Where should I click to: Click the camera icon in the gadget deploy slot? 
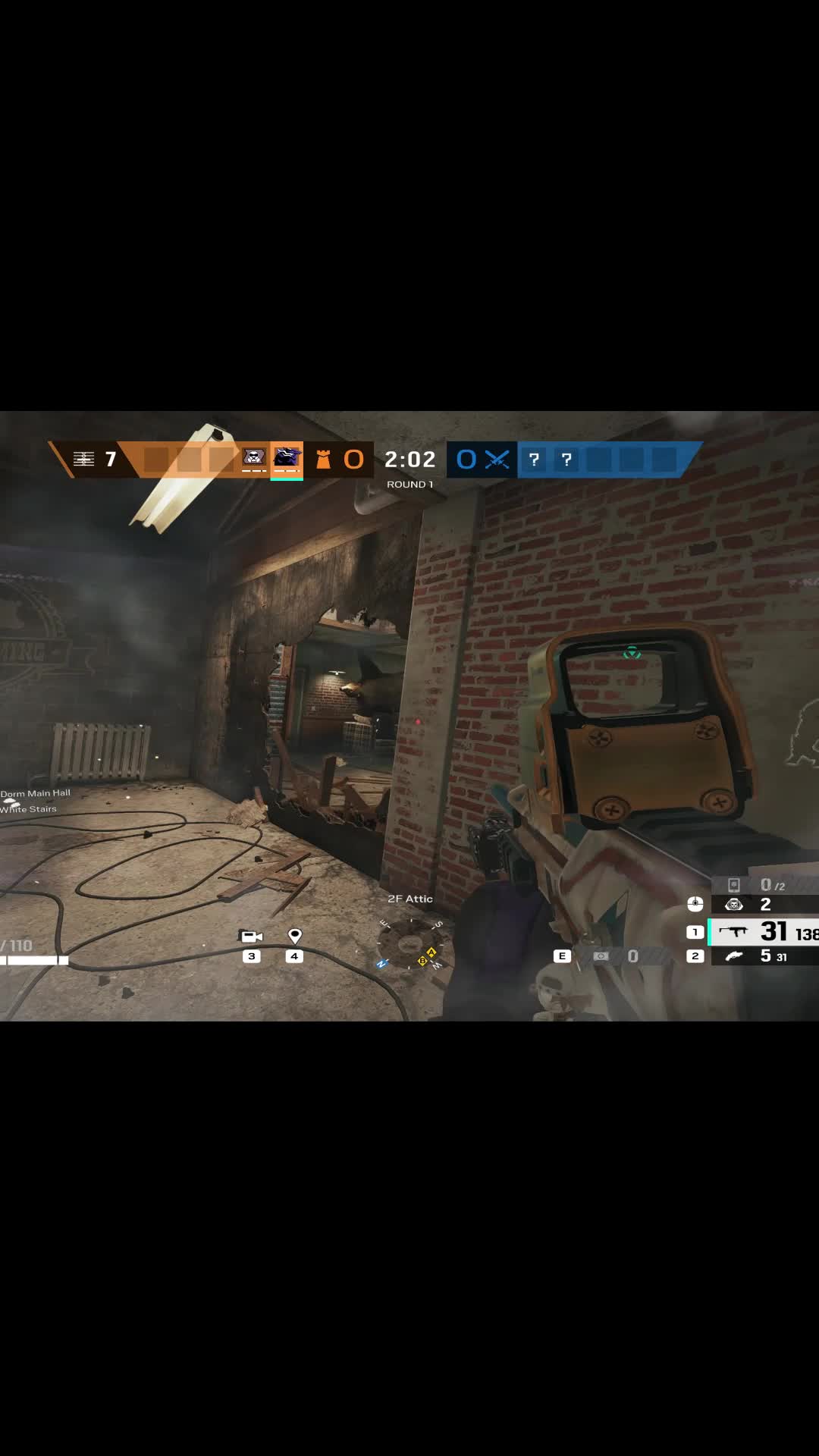point(601,956)
